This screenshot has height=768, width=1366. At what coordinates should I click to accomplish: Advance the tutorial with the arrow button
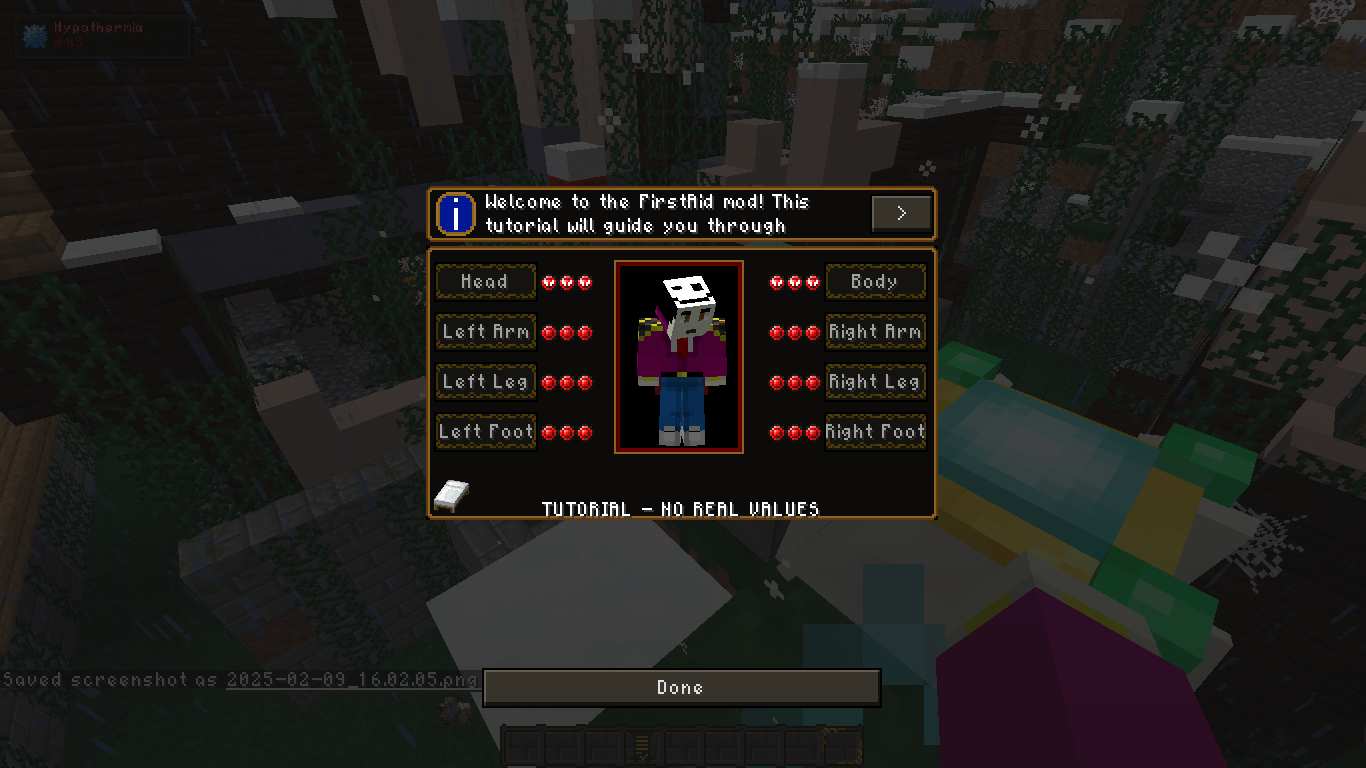[901, 212]
